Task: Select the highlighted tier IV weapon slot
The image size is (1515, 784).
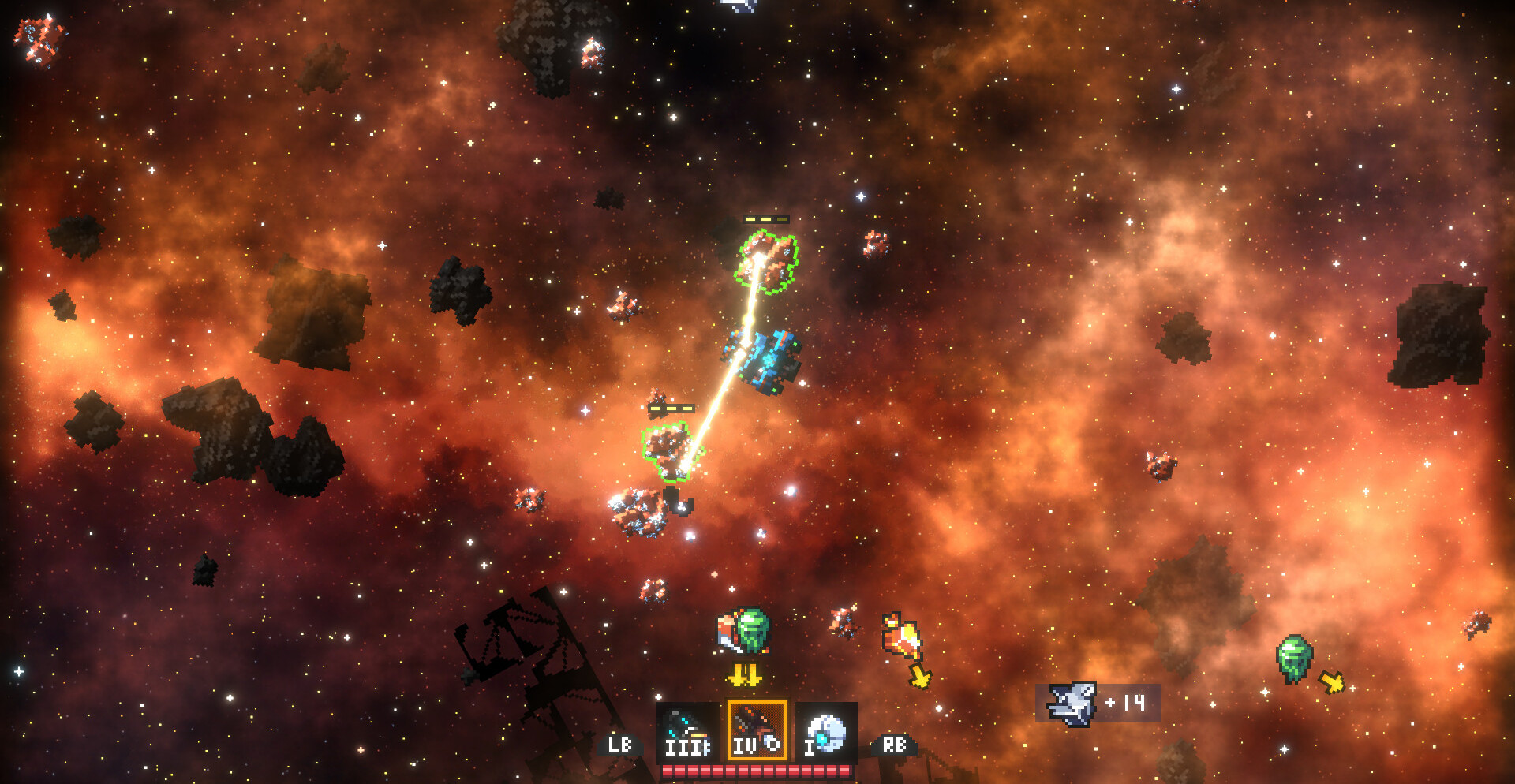Action: (757, 731)
